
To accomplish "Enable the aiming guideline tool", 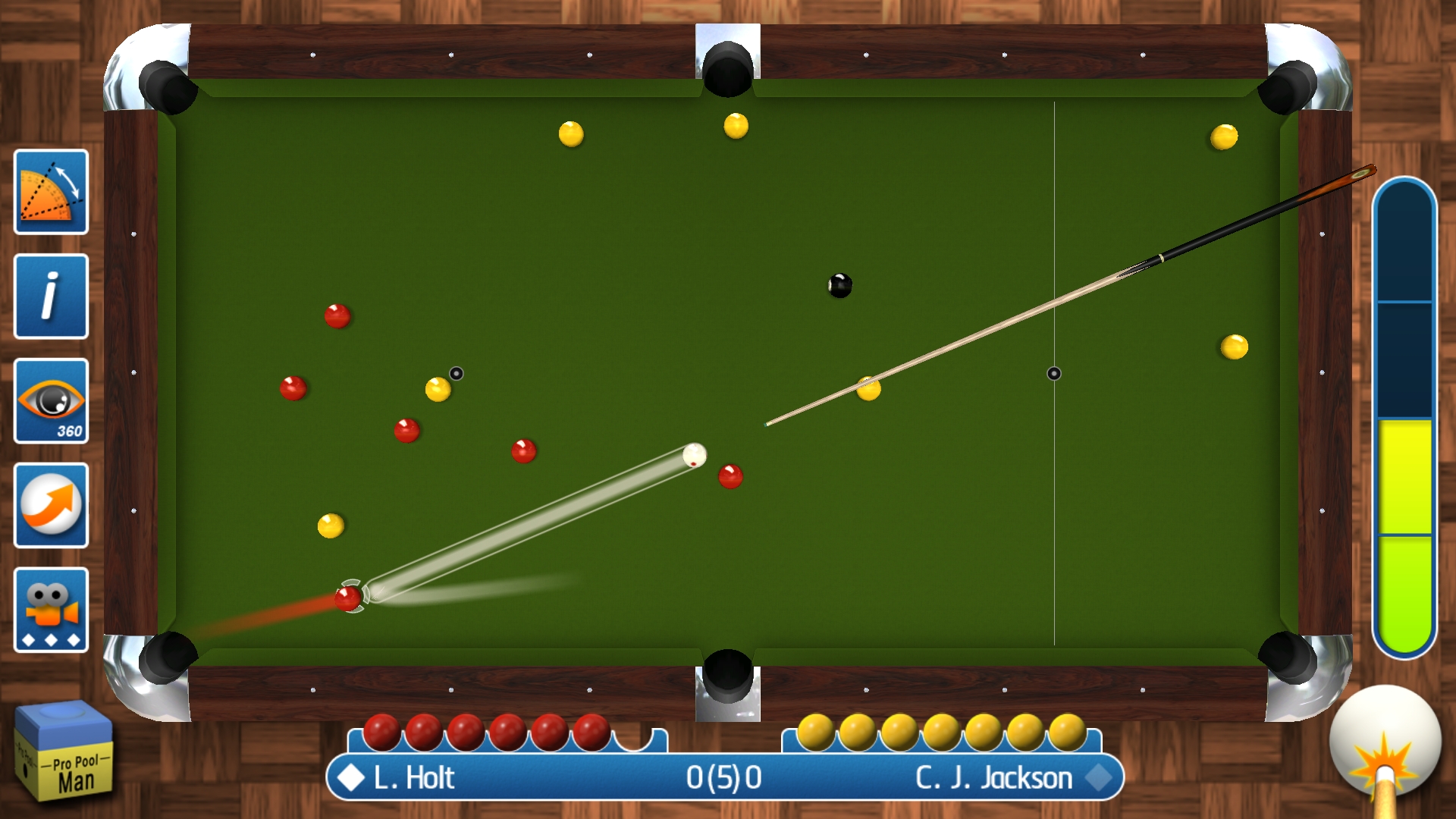I will coord(50,191).
